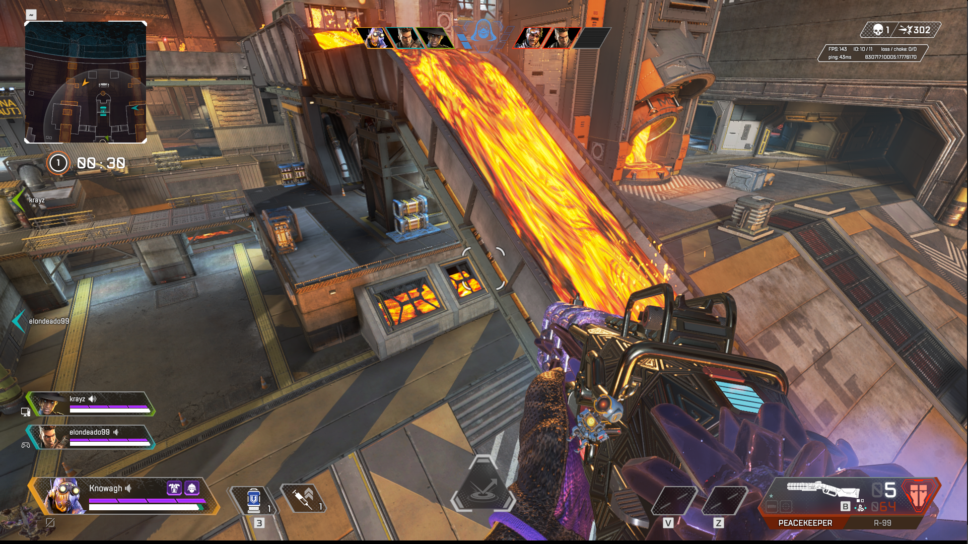
Task: Select teammate elondeado99's squad card
Action: tap(88, 436)
